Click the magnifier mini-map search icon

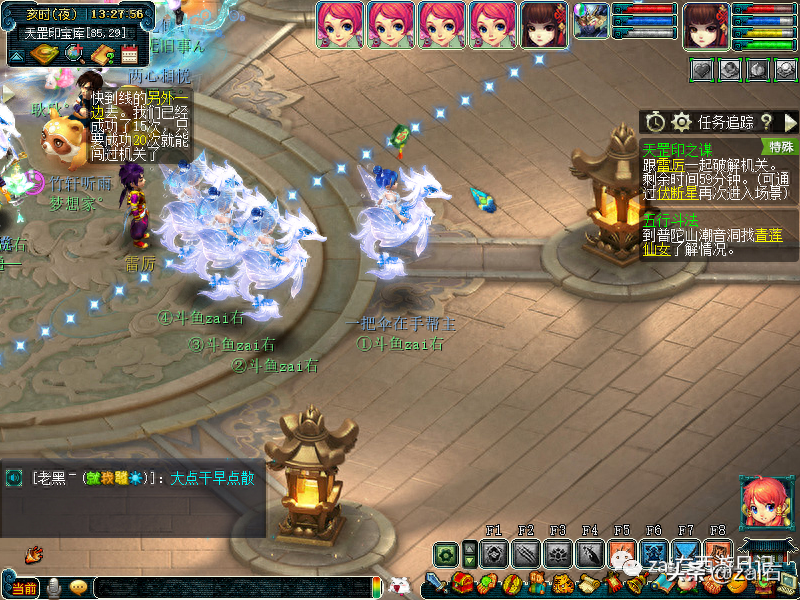74,53
